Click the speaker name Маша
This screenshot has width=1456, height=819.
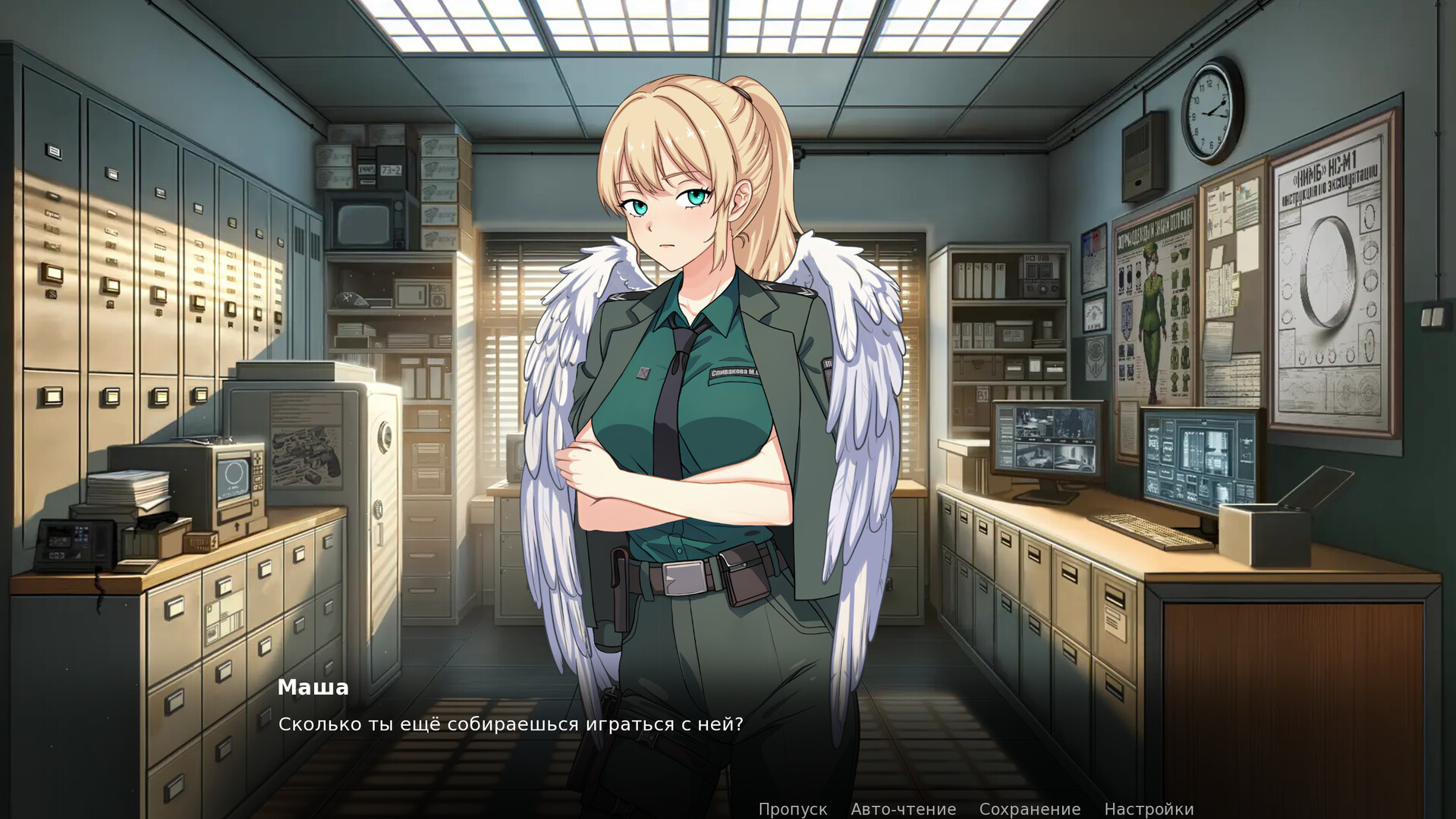coord(313,688)
